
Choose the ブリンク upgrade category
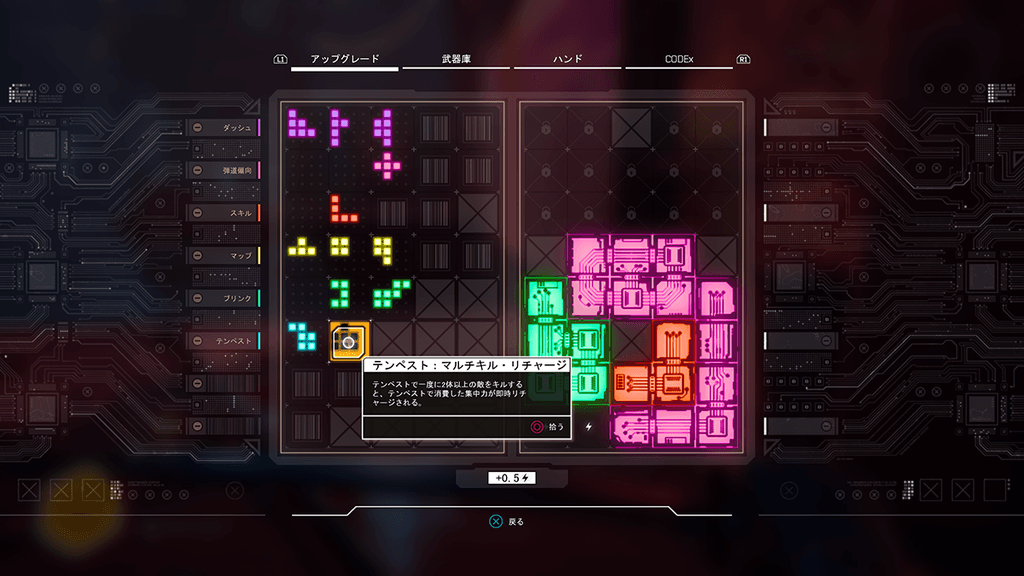(223, 298)
